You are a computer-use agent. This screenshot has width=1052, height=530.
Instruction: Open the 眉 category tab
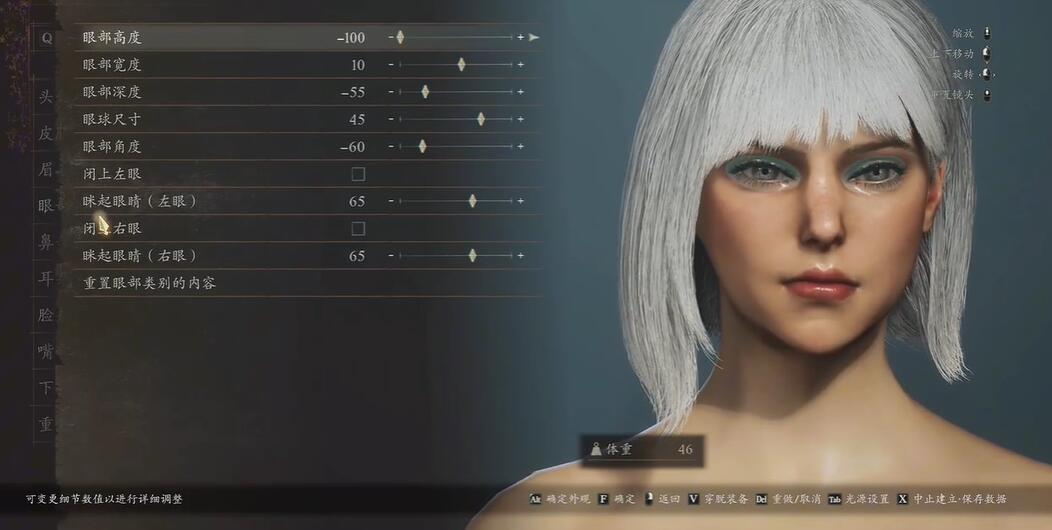tap(46, 169)
